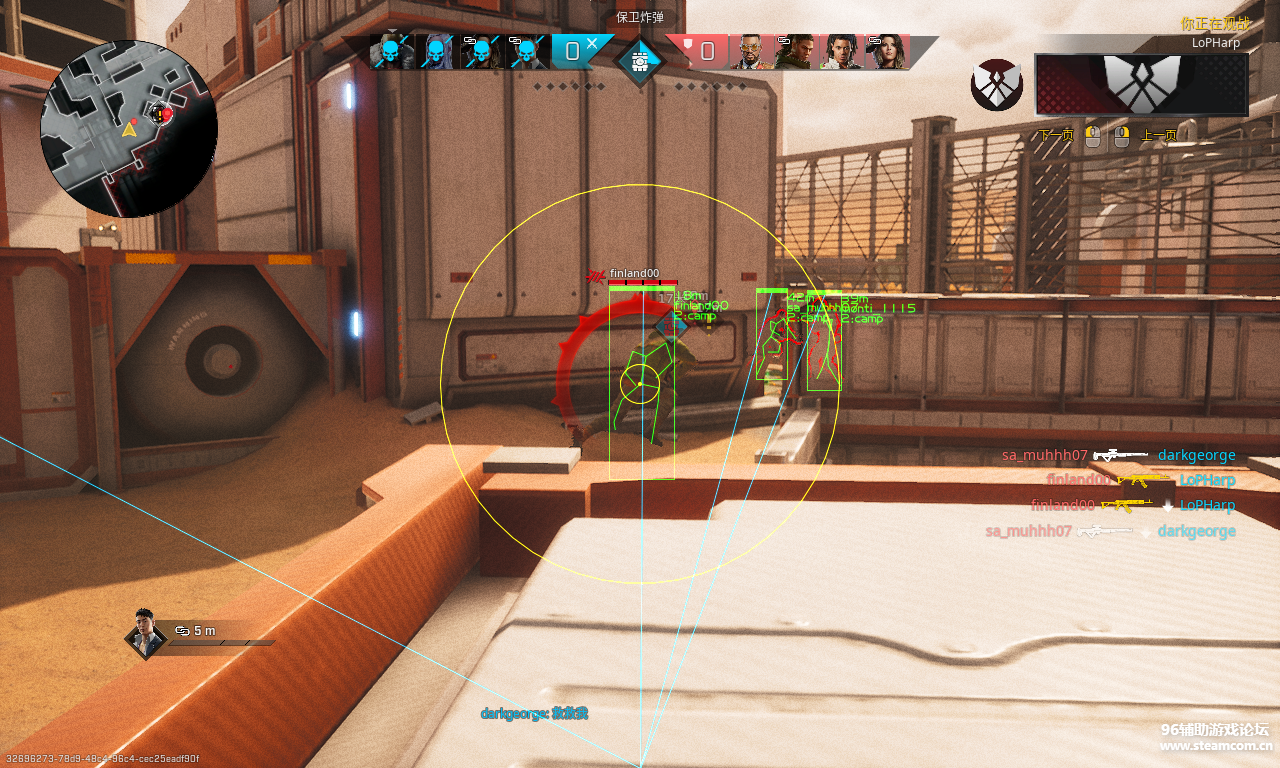Select the teammate portrait showing 5 m
Image resolution: width=1280 pixels, height=768 pixels.
146,632
